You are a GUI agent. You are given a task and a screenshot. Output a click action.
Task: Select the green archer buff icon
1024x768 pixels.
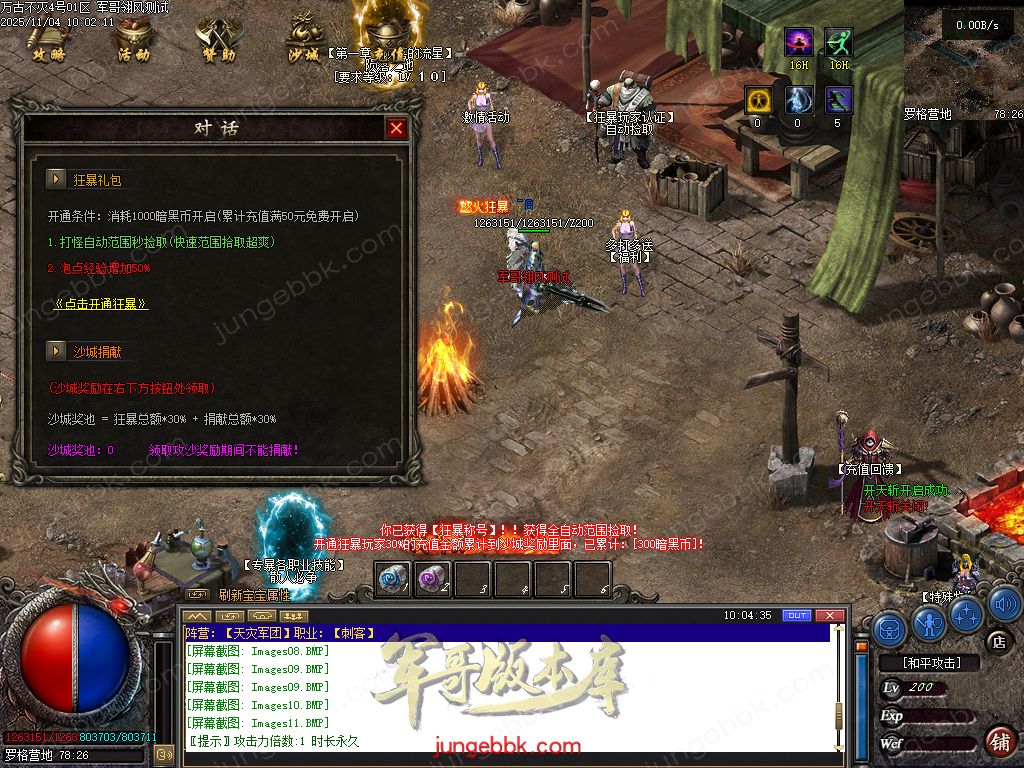pyautogui.click(x=838, y=42)
